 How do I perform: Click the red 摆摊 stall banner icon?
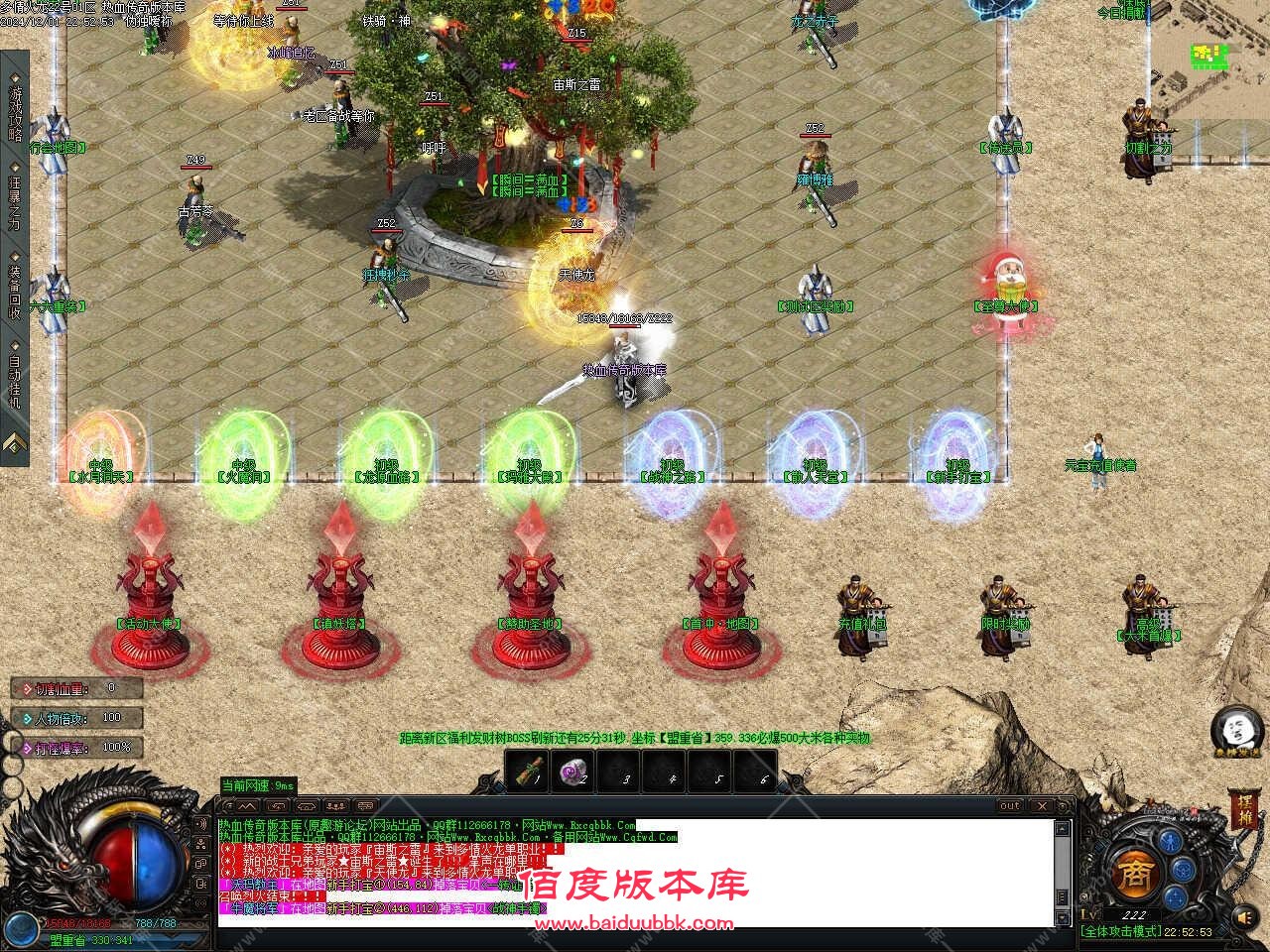pos(1243,811)
